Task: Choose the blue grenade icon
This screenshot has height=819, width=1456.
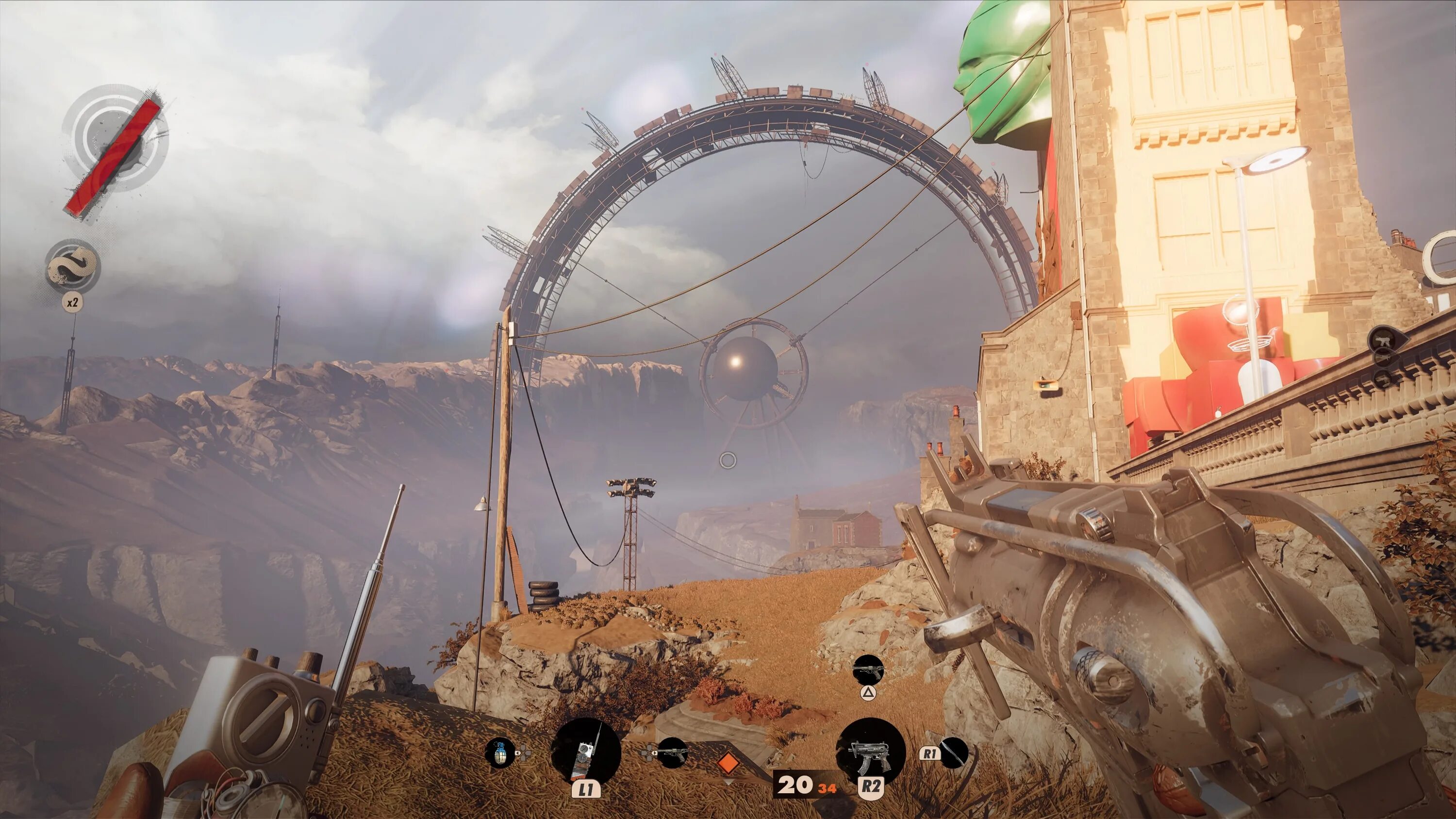Action: (501, 753)
